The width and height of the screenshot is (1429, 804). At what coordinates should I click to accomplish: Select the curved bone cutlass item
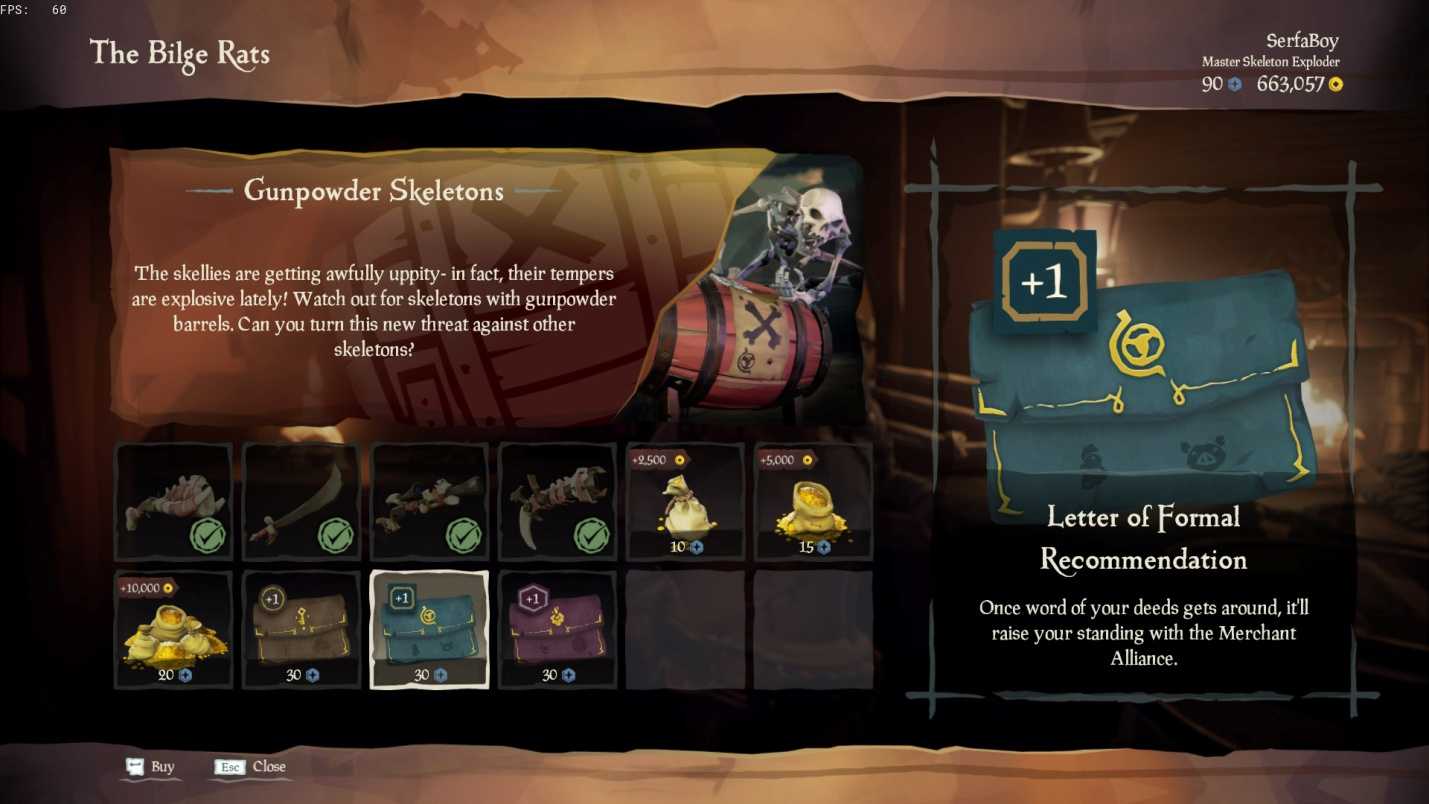(302, 502)
